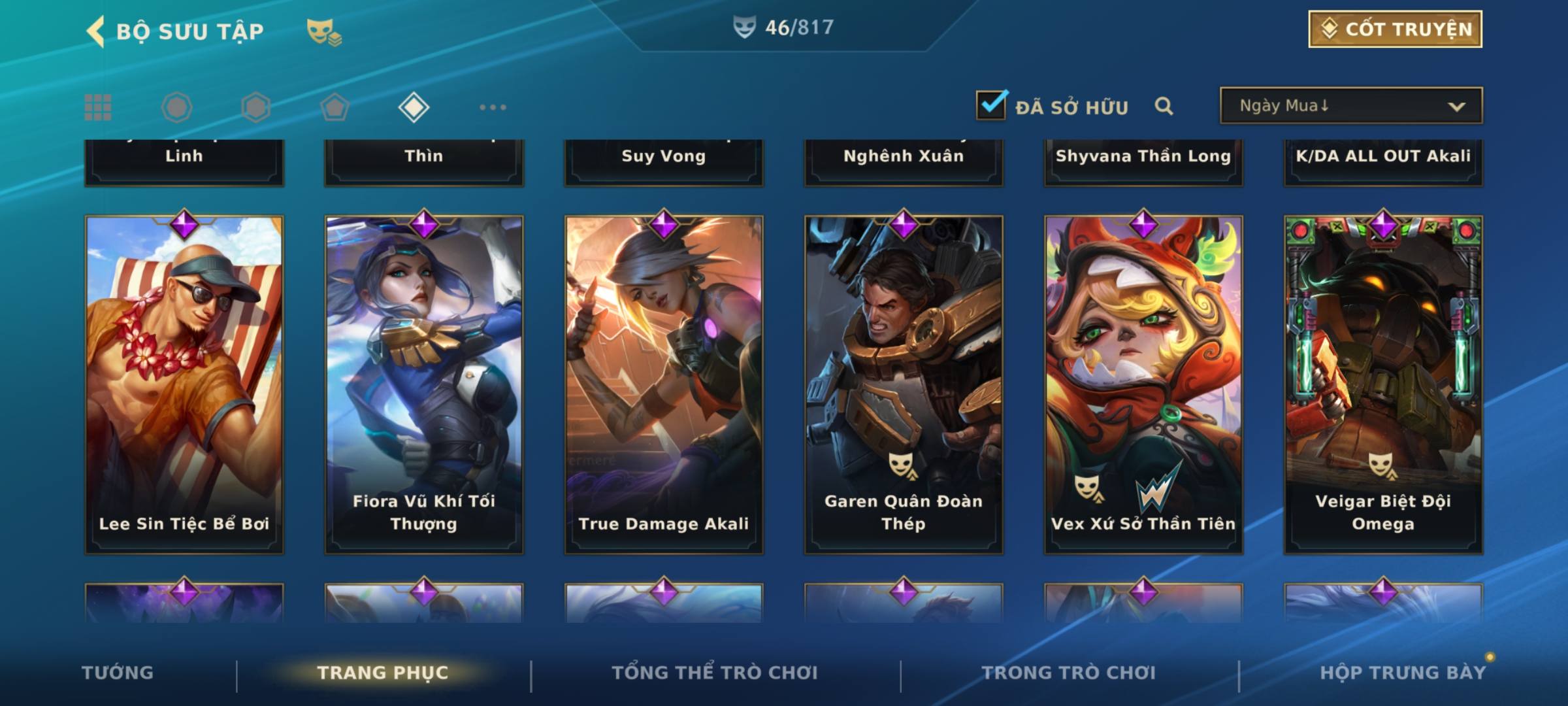Show more filters via three dots
Screen dimensions: 1568x706
493,107
